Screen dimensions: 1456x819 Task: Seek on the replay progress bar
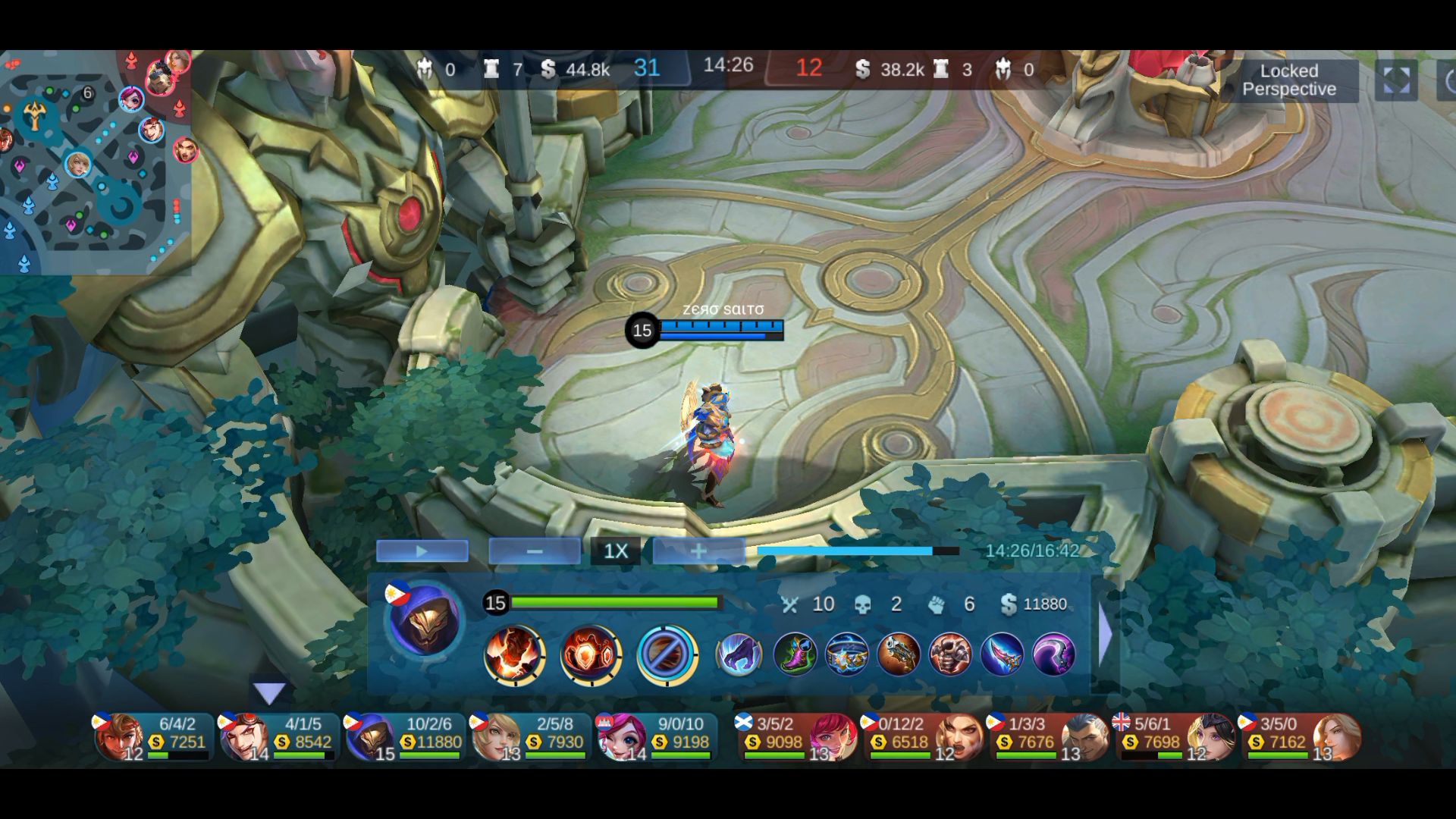pyautogui.click(x=857, y=551)
